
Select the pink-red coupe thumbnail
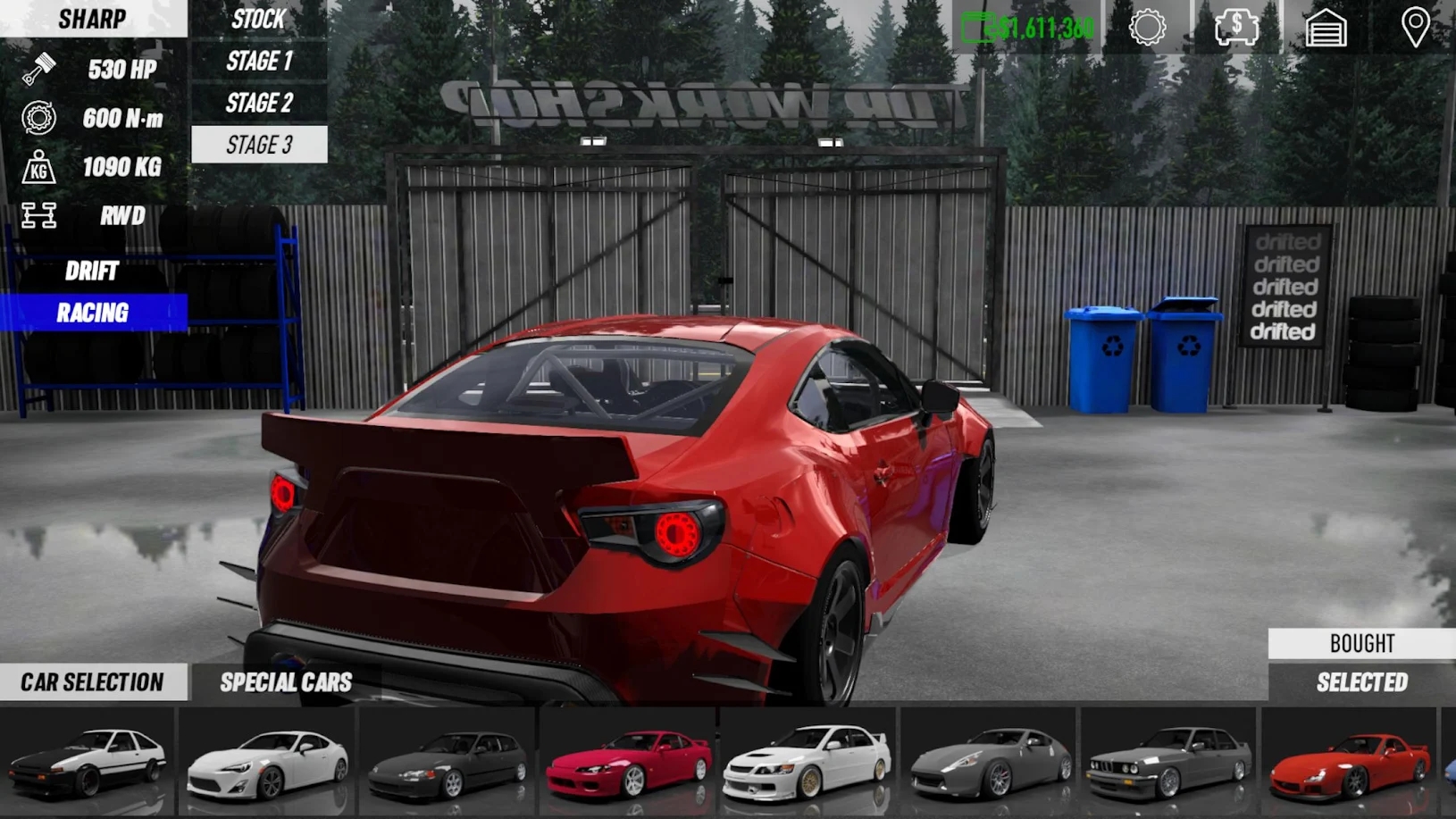tap(628, 761)
